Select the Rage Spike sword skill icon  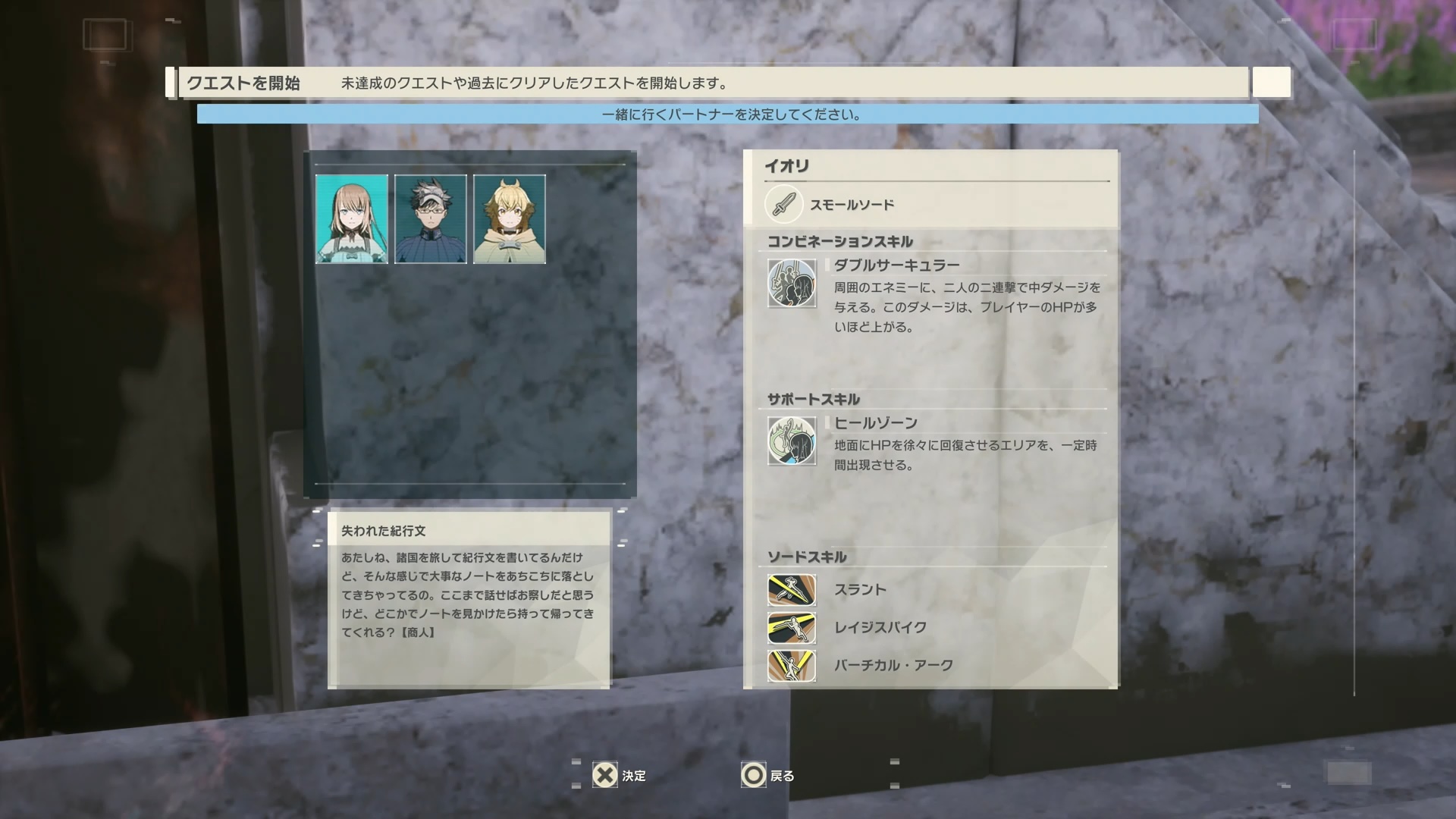(791, 629)
